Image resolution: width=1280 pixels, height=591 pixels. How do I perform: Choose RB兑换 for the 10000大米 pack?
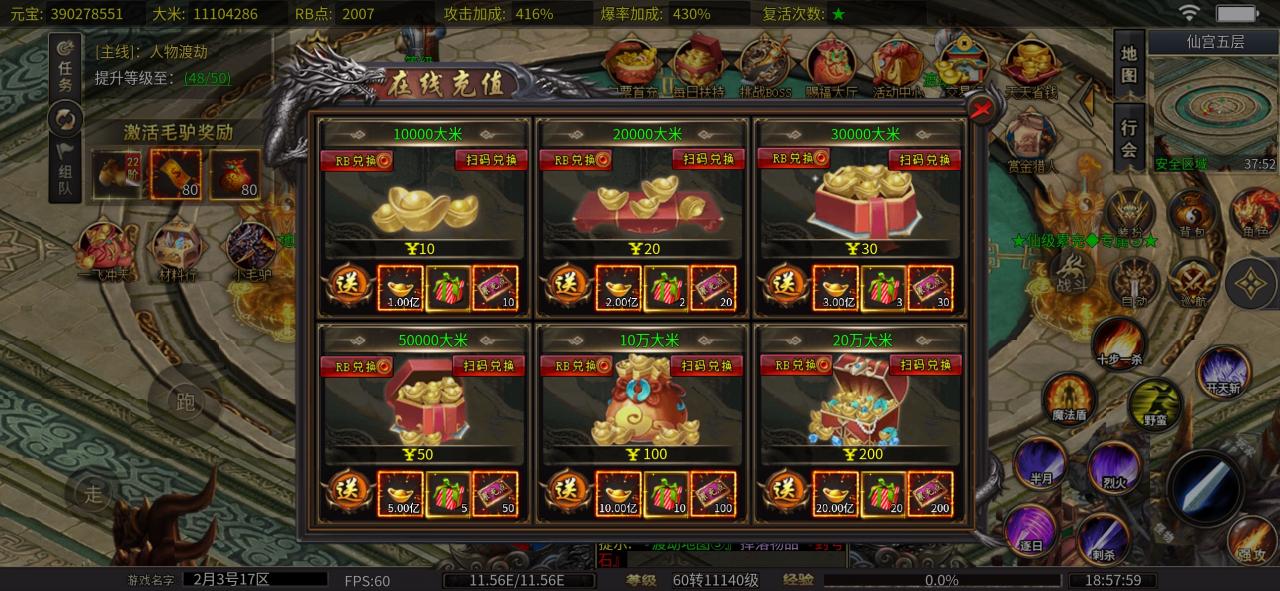(x=355, y=160)
